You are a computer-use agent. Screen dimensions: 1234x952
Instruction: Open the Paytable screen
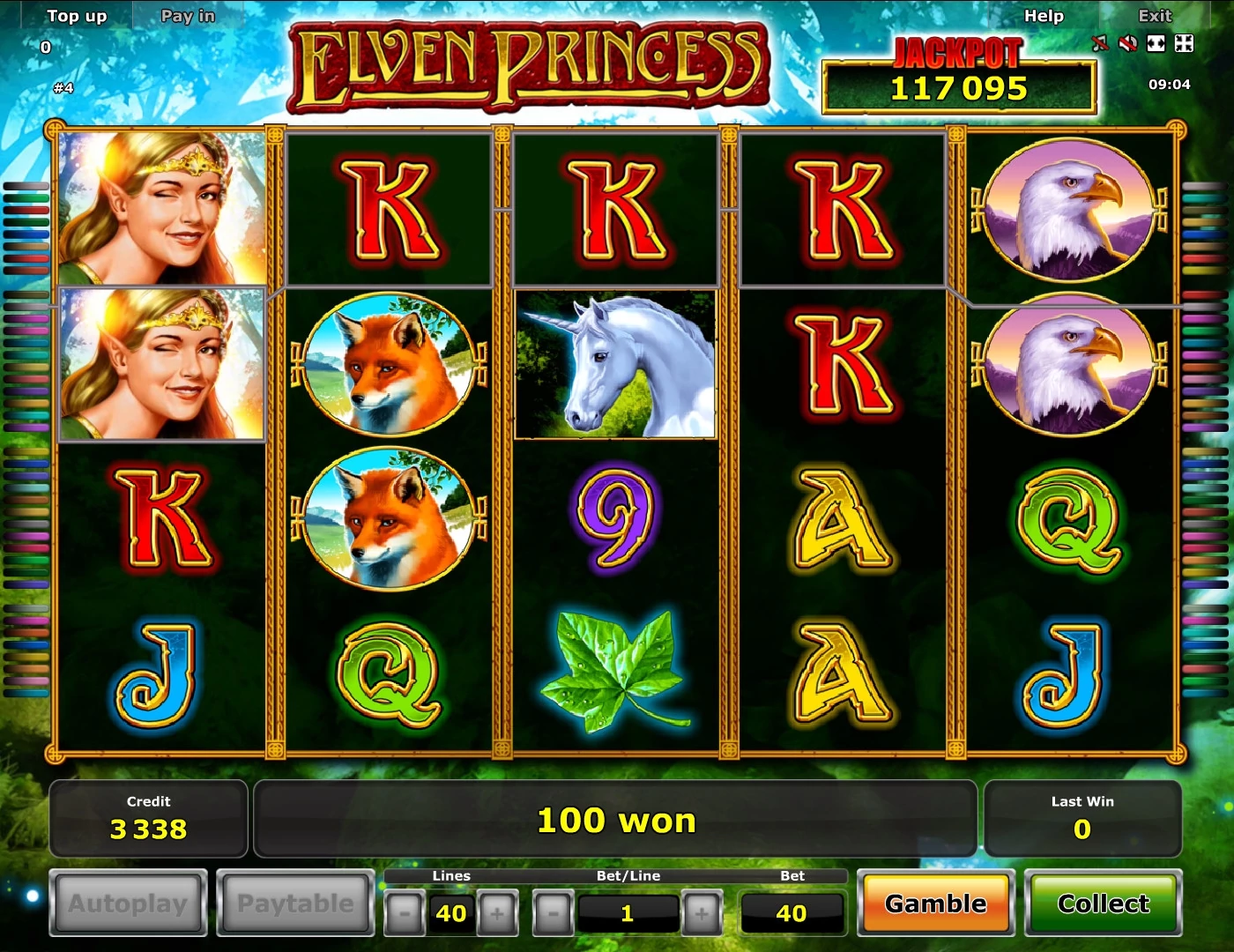click(295, 904)
